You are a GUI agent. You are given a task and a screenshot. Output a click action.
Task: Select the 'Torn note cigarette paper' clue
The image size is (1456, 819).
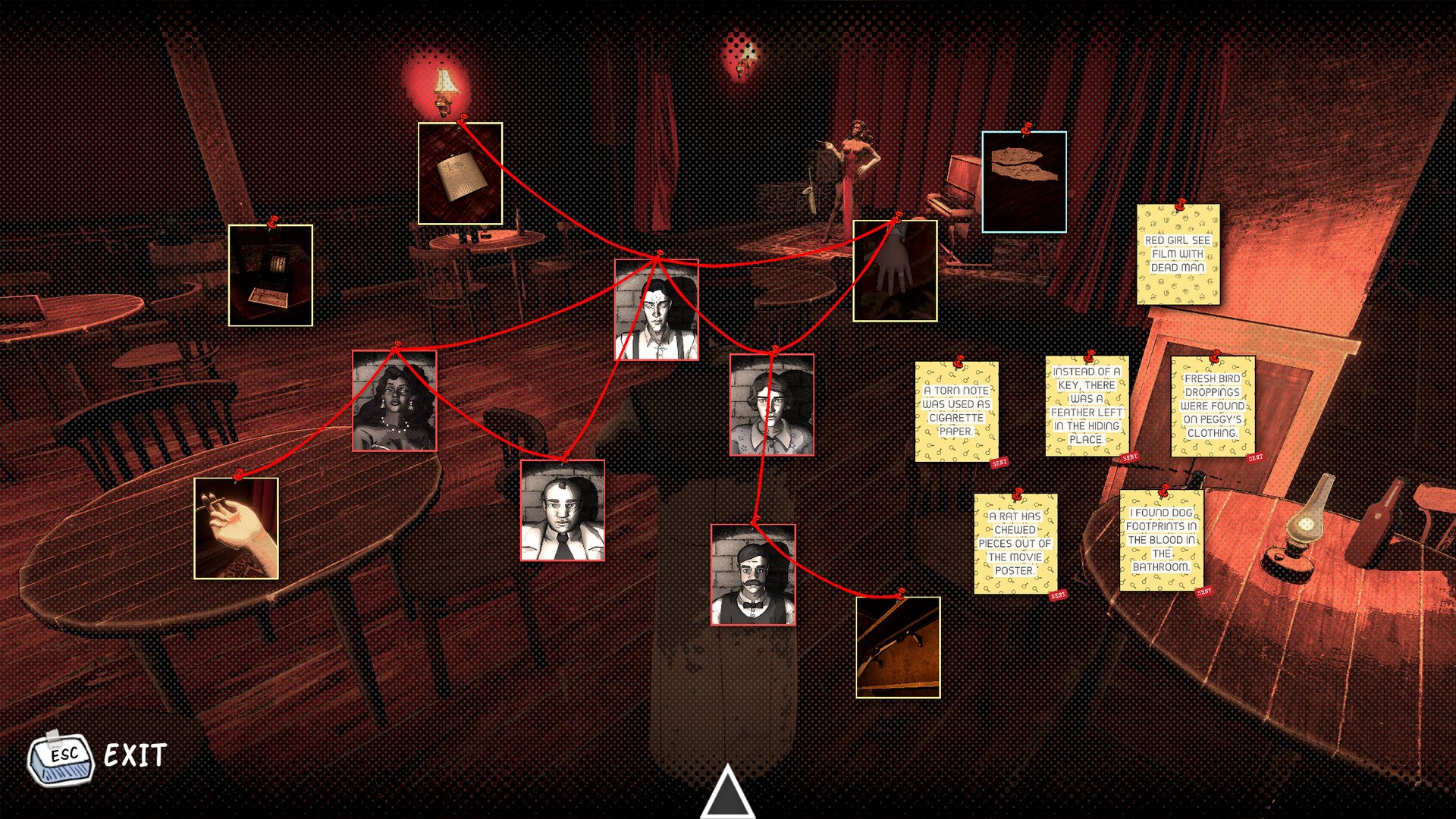(956, 412)
